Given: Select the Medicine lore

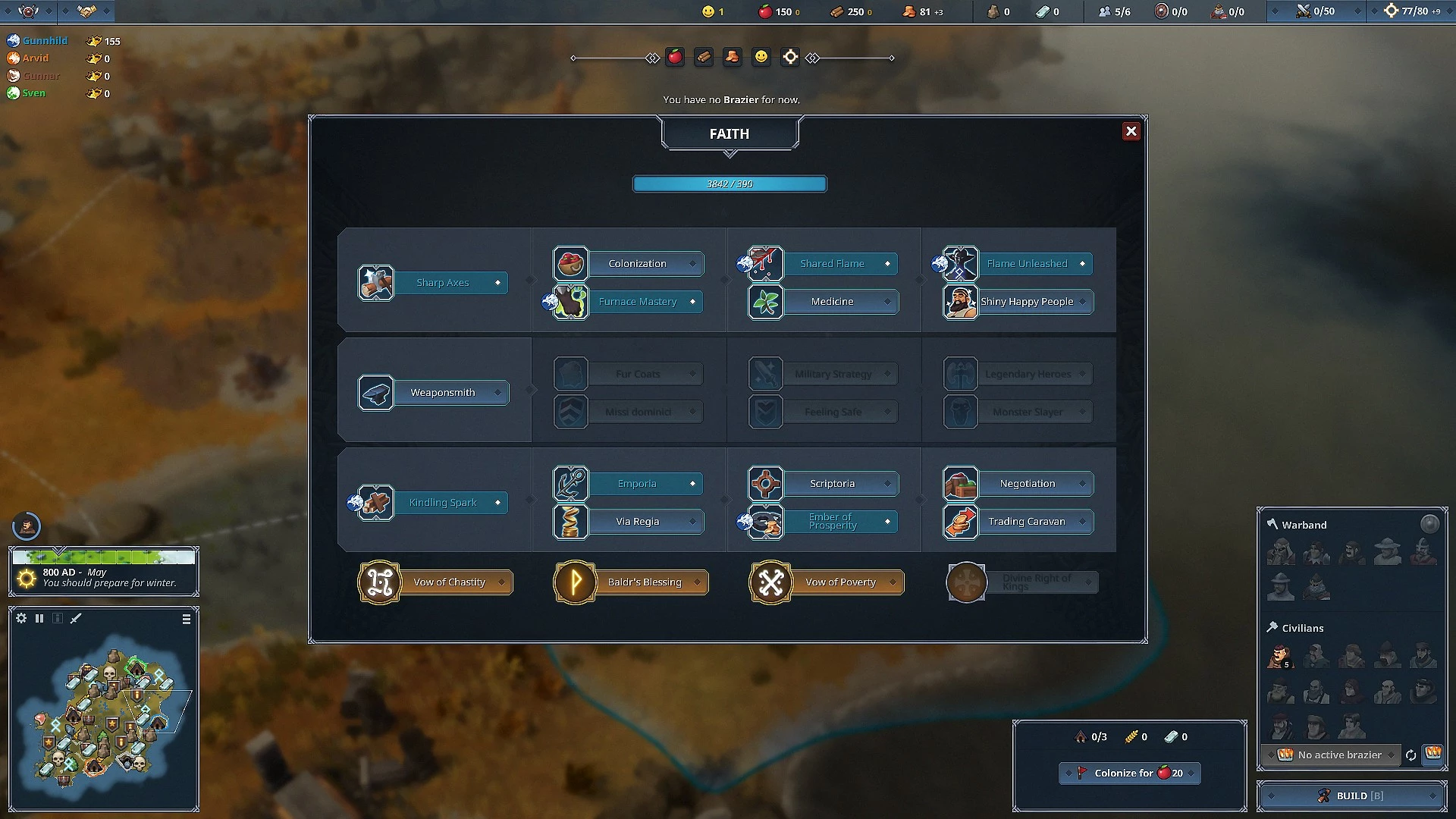Looking at the screenshot, I should pyautogui.click(x=832, y=302).
